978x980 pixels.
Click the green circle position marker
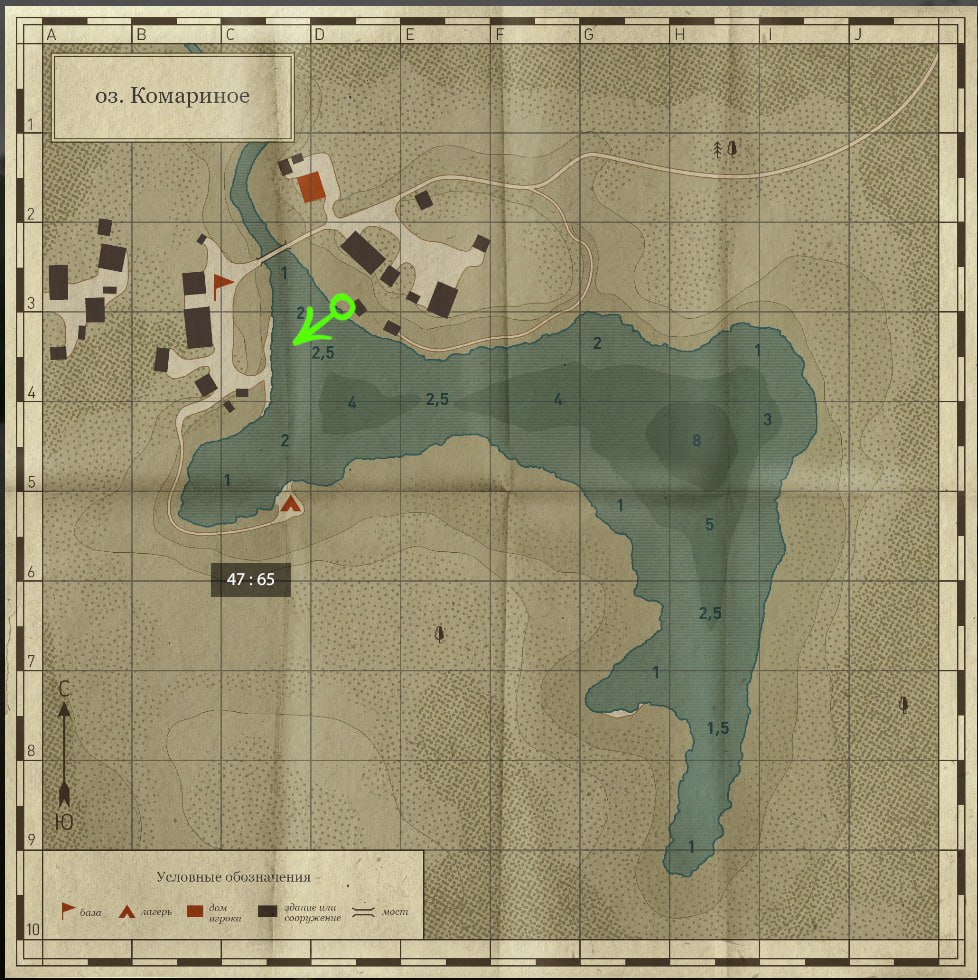pyautogui.click(x=342, y=306)
